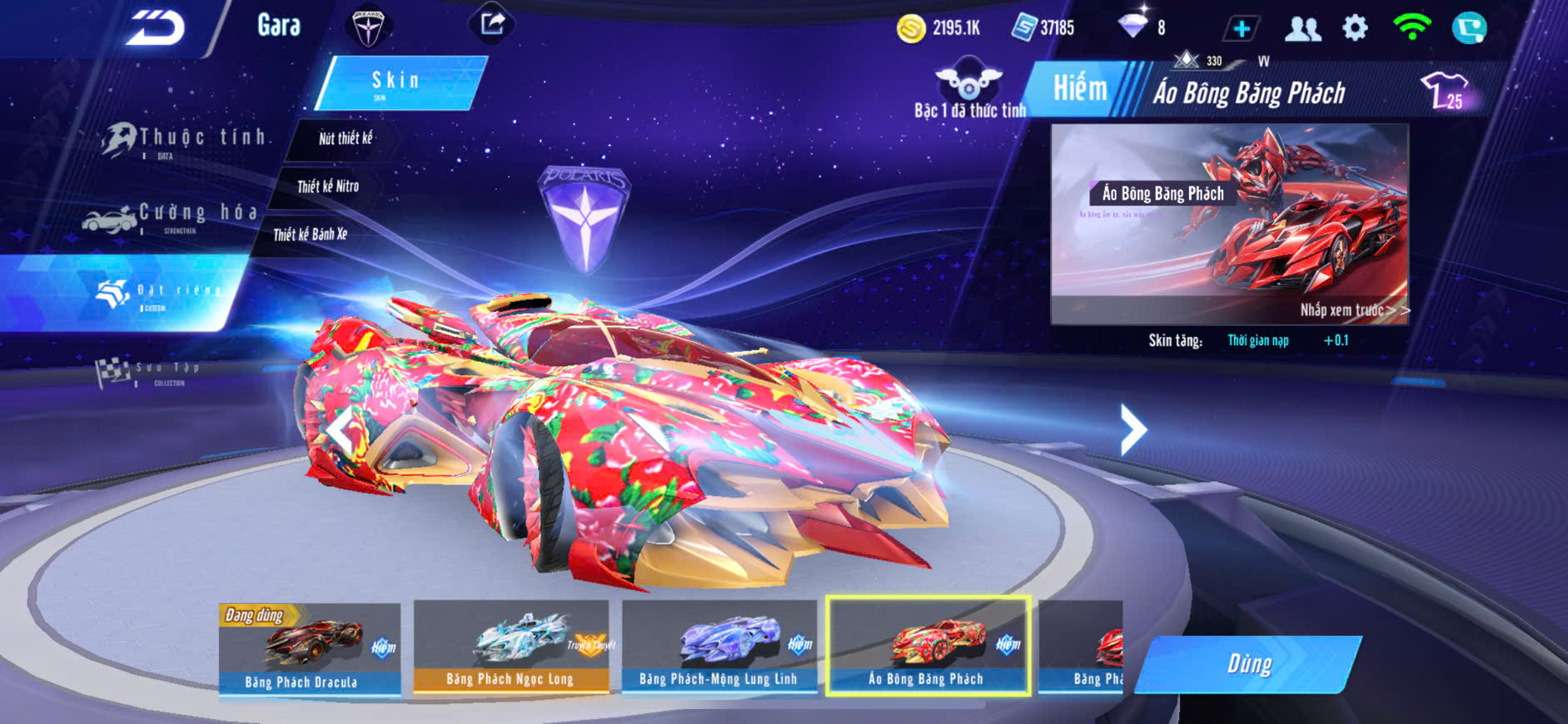Open settings gear icon
Image resolution: width=1568 pixels, height=724 pixels.
click(1355, 28)
